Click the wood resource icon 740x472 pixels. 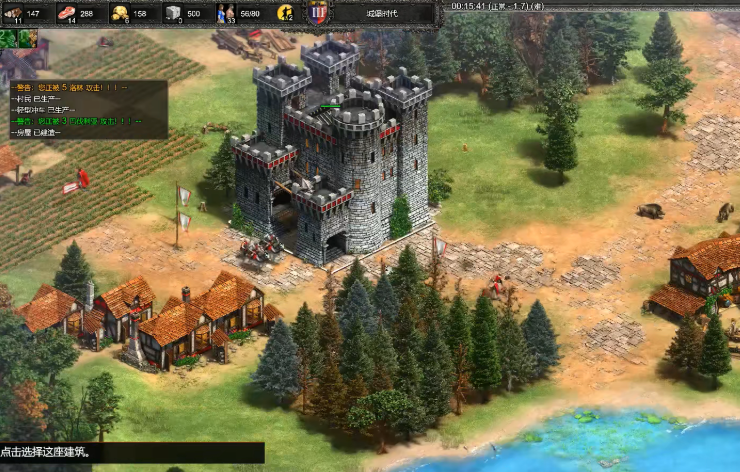pyautogui.click(x=14, y=13)
